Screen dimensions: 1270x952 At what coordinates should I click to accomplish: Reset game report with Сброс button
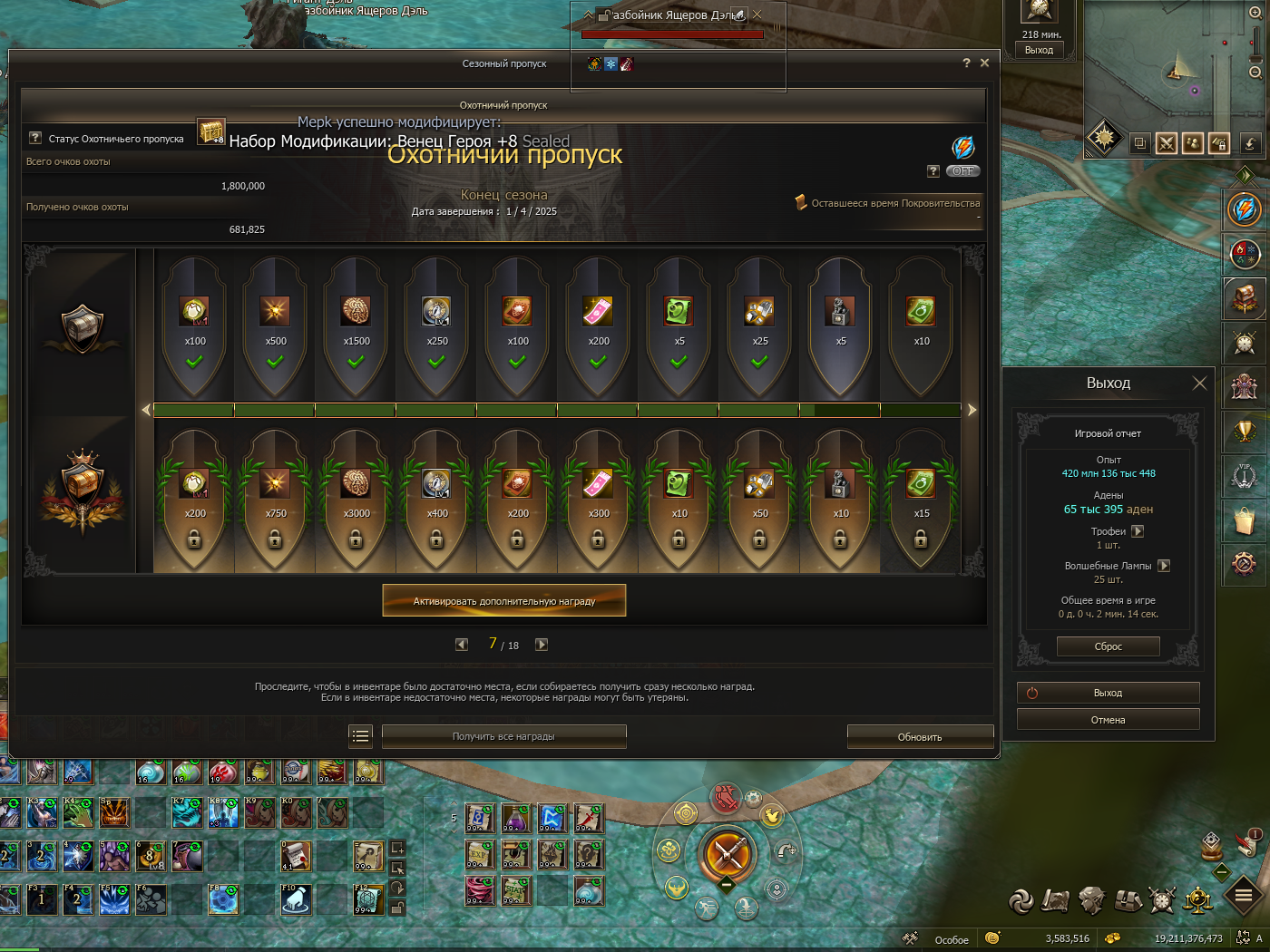click(1108, 646)
